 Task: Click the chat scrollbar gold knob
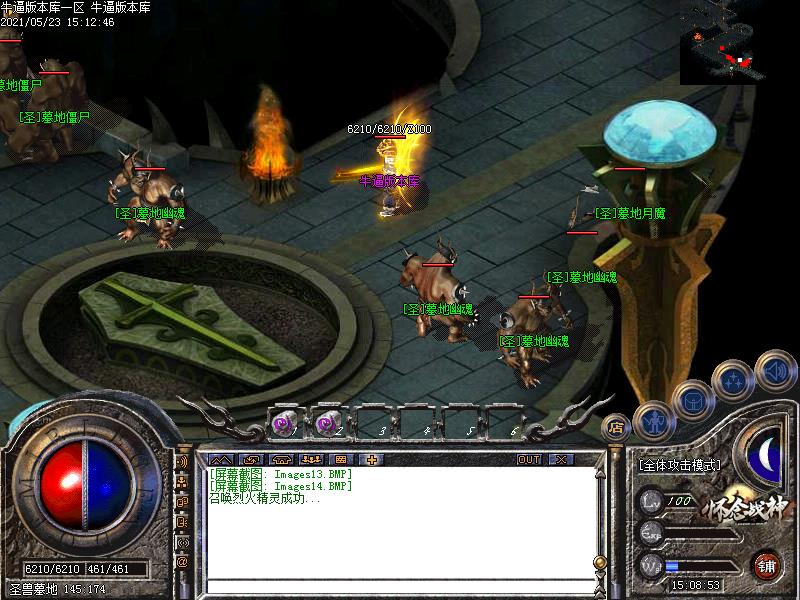pos(600,562)
